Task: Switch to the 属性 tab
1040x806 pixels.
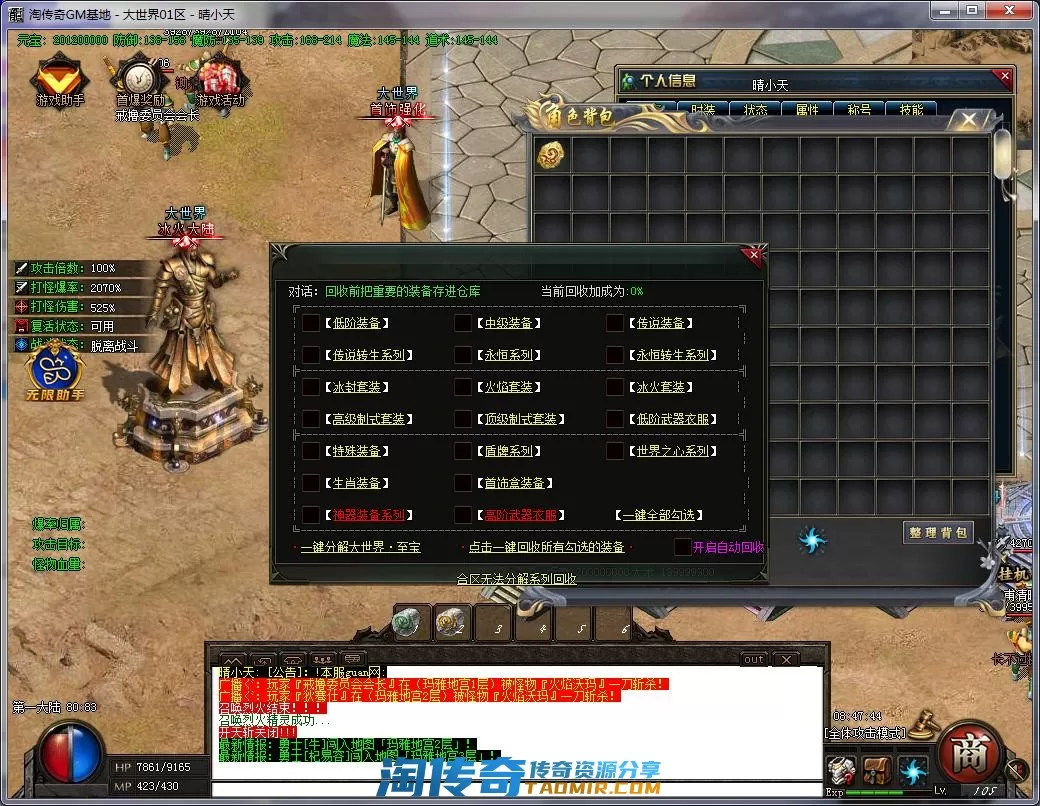Action: point(807,110)
